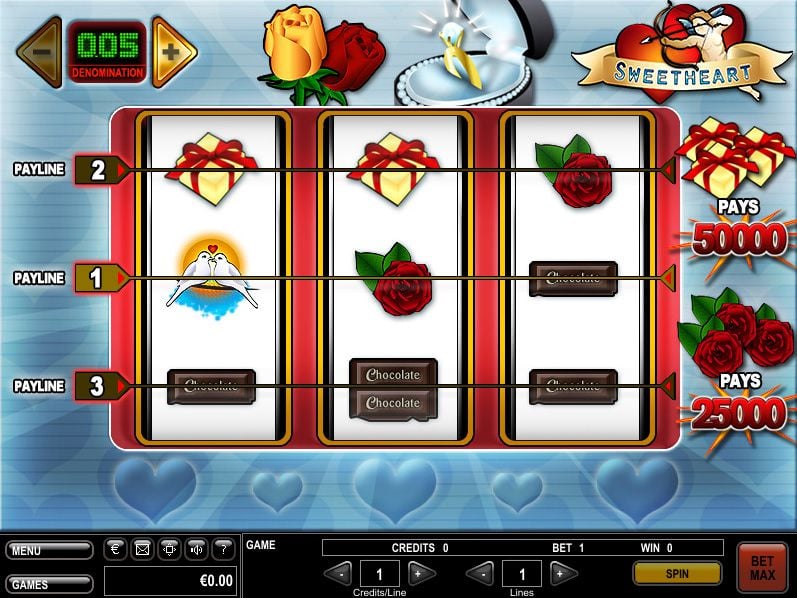Viewport: 797px width, 598px height.
Task: Select the Payline 3 marker
Action: [98, 386]
